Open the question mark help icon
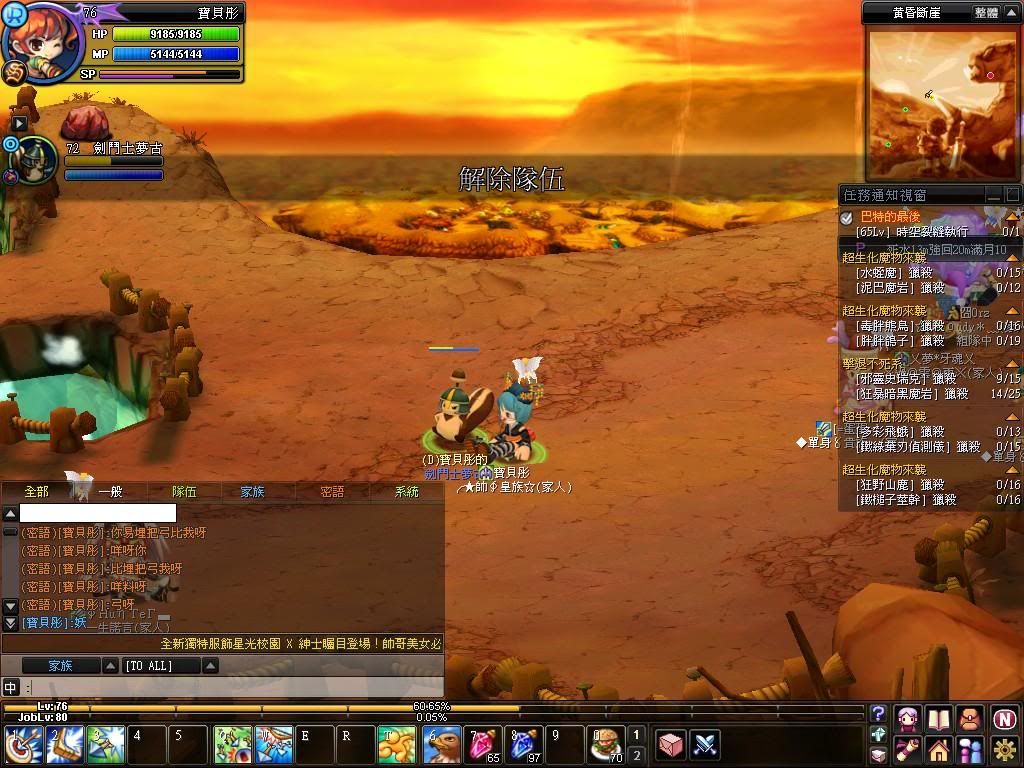Screen dimensions: 1024x768 point(878,714)
